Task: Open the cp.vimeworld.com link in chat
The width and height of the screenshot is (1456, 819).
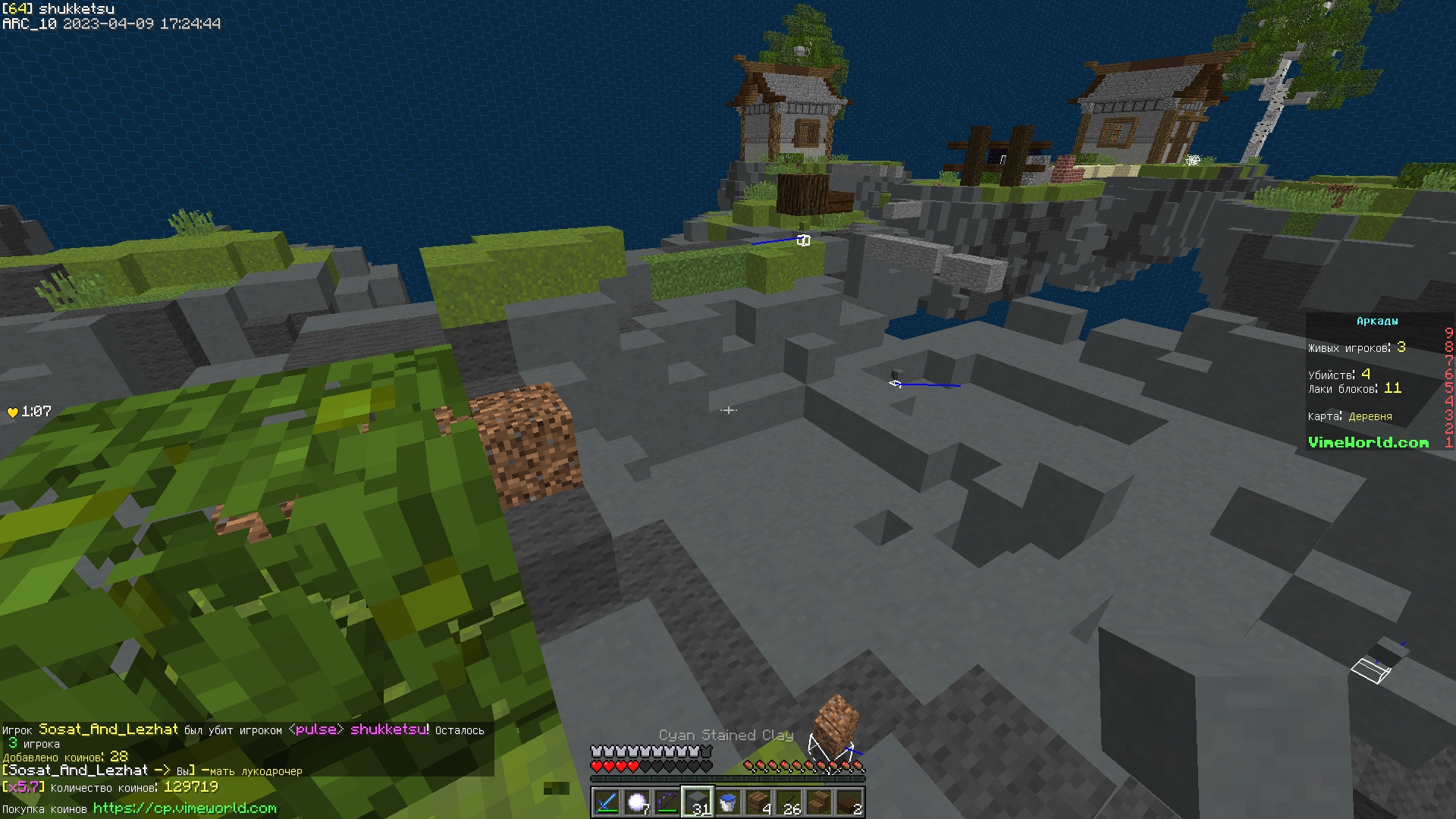Action: coord(184,808)
